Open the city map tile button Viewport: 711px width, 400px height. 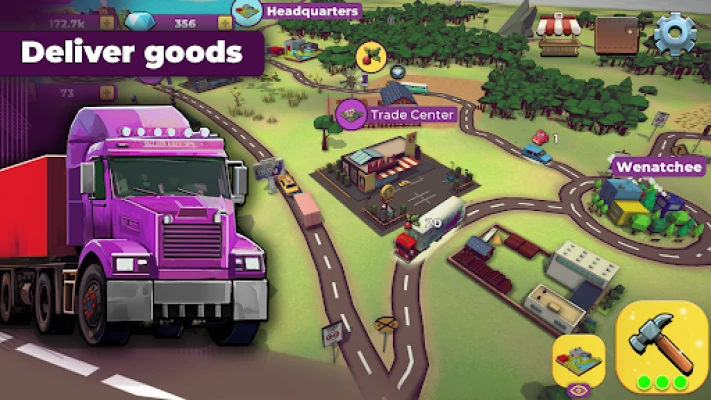[579, 357]
